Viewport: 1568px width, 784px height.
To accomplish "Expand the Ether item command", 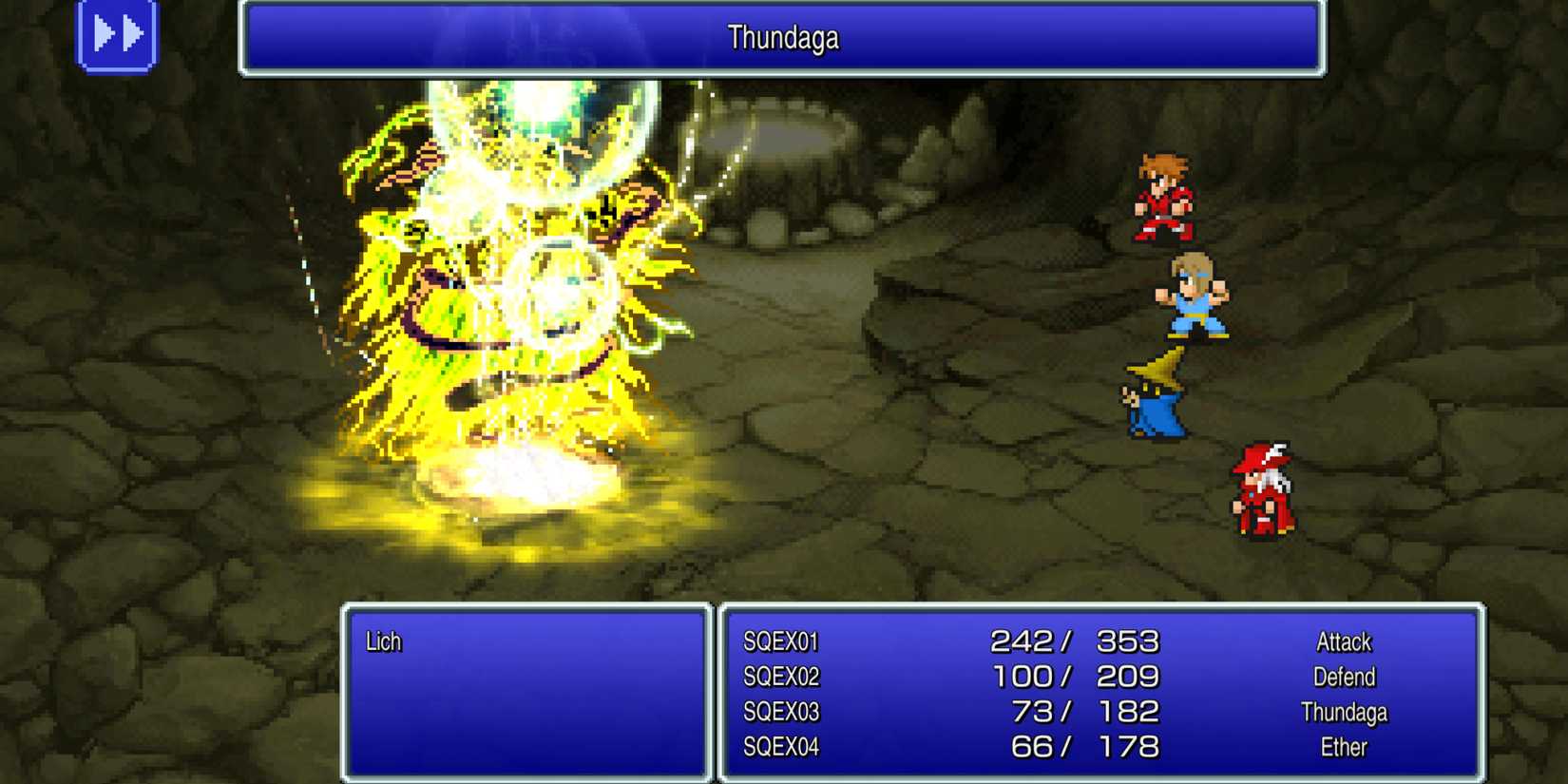I will pyautogui.click(x=1343, y=747).
